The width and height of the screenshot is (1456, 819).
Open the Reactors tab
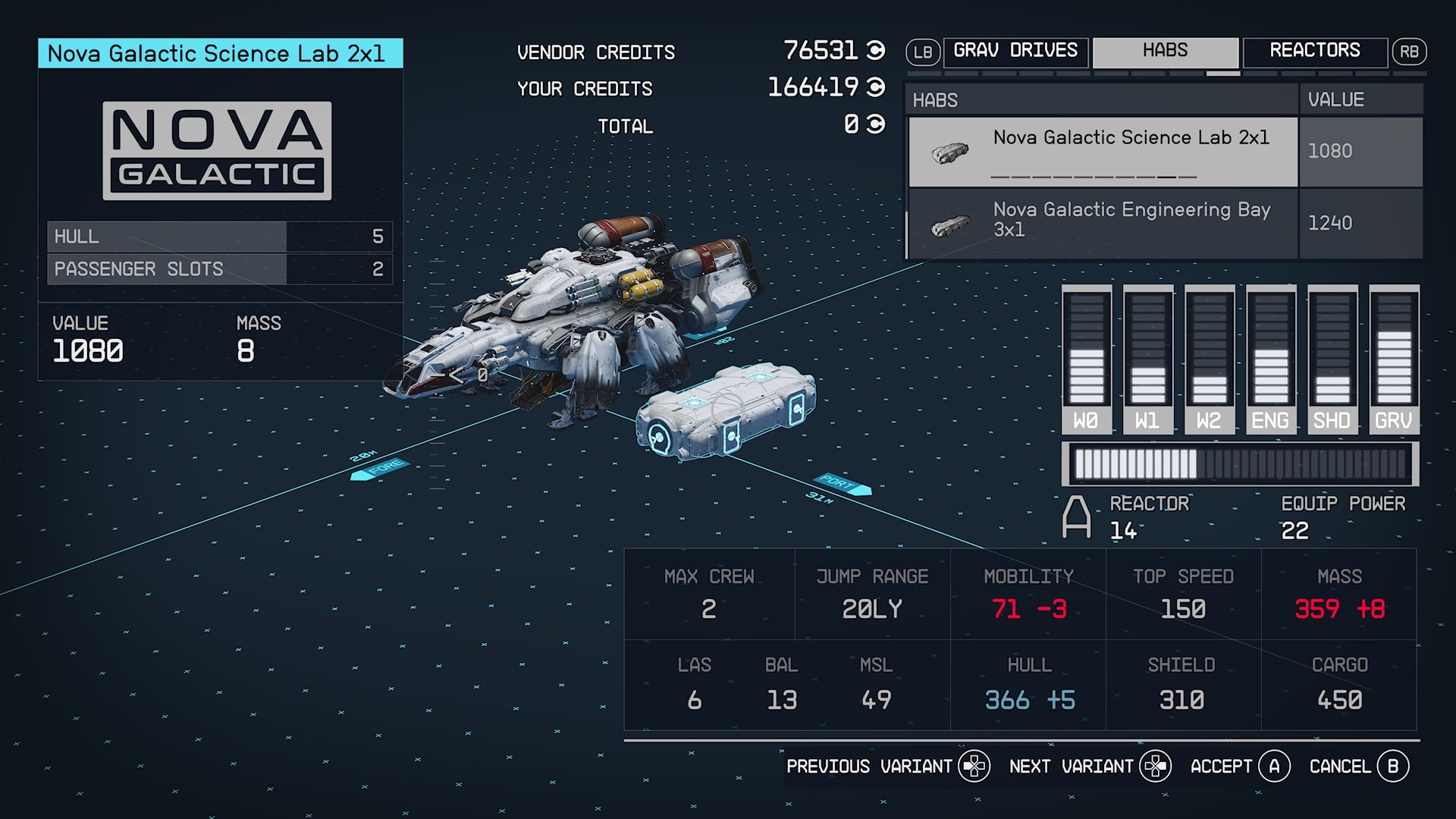click(1314, 52)
